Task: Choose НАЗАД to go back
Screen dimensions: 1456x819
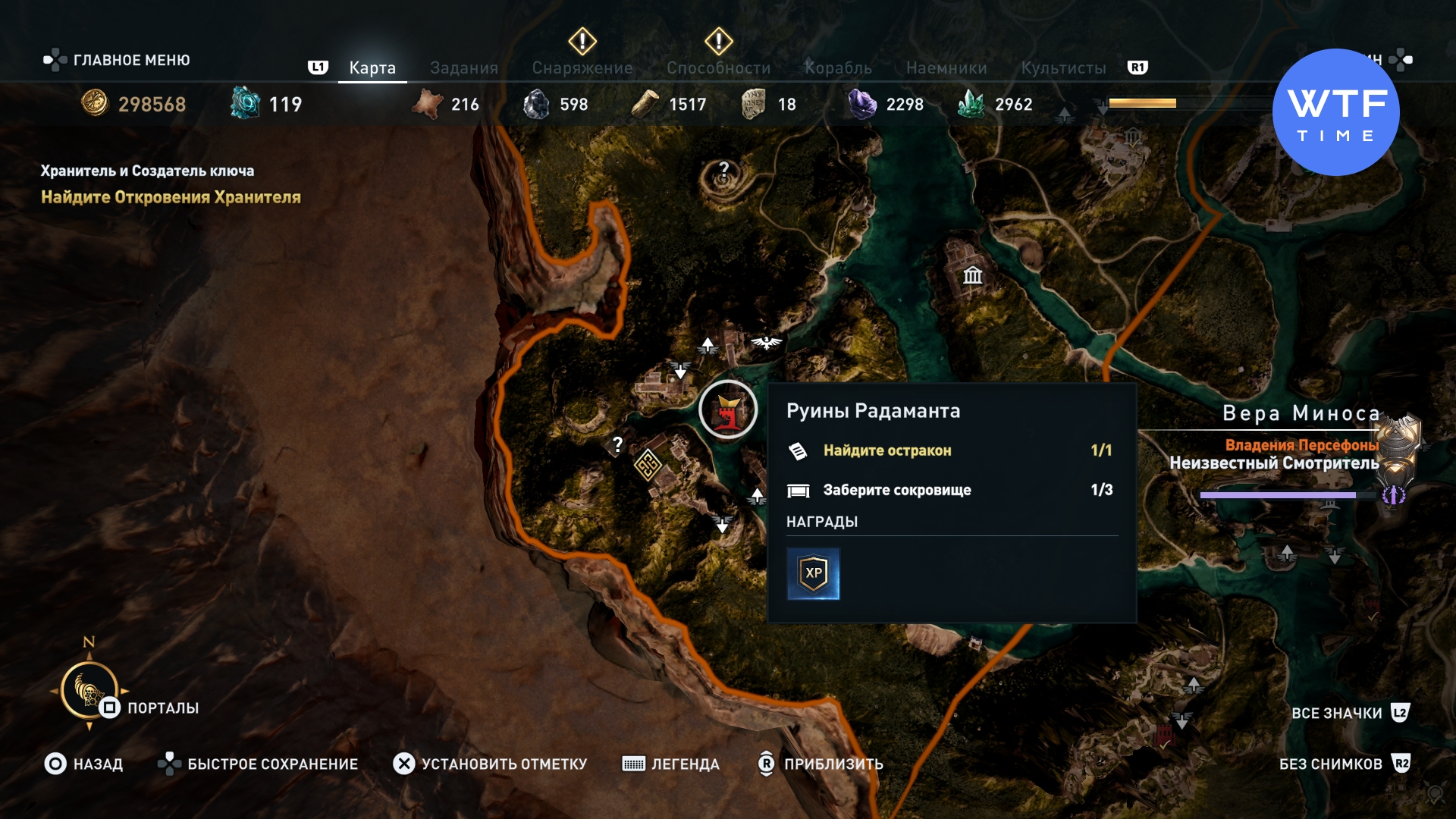Action: pyautogui.click(x=83, y=764)
